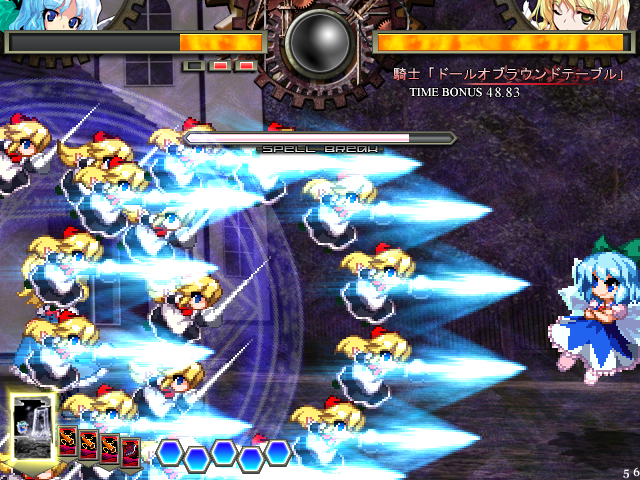Click the blonde opponent portrait
This screenshot has height=480, width=640.
[575, 14]
